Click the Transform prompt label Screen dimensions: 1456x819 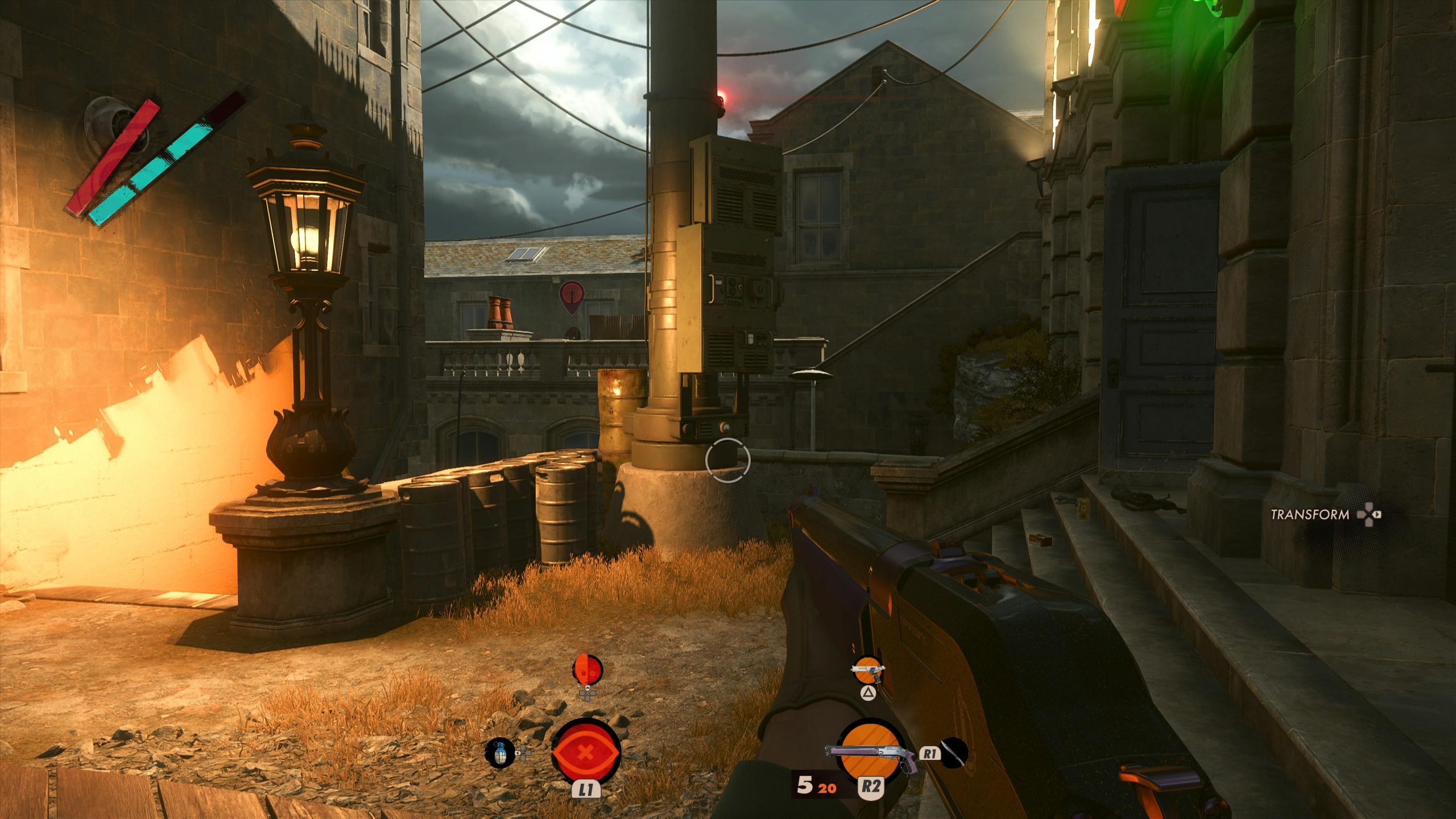pyautogui.click(x=1309, y=515)
